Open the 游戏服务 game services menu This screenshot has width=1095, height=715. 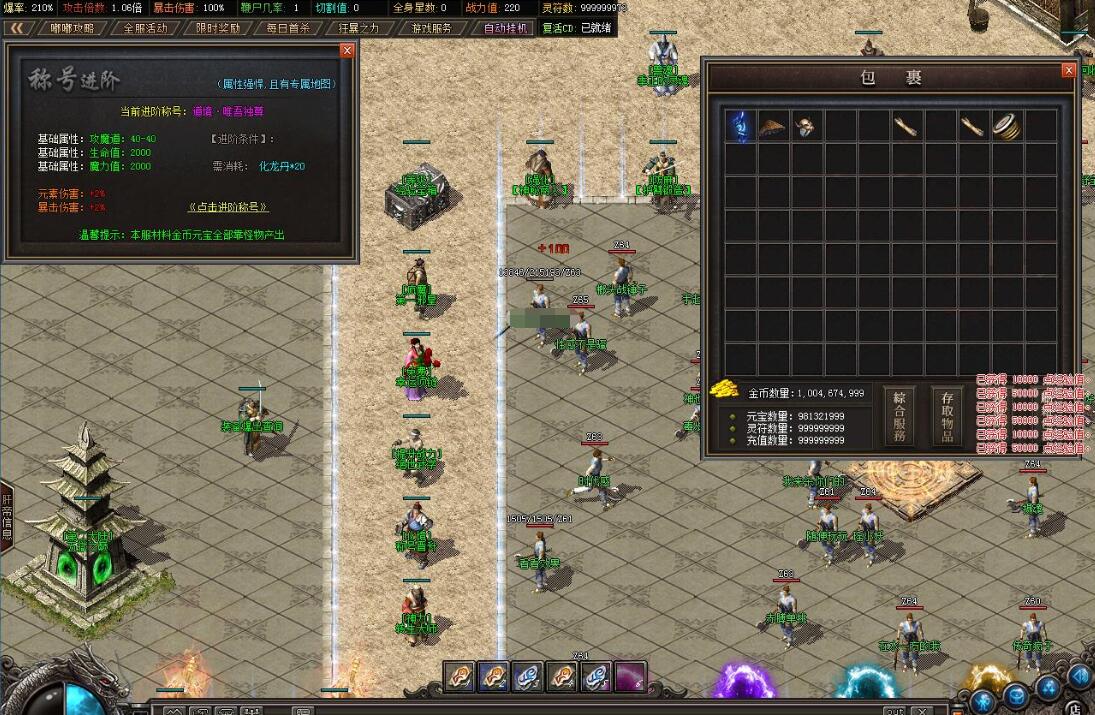[431, 28]
